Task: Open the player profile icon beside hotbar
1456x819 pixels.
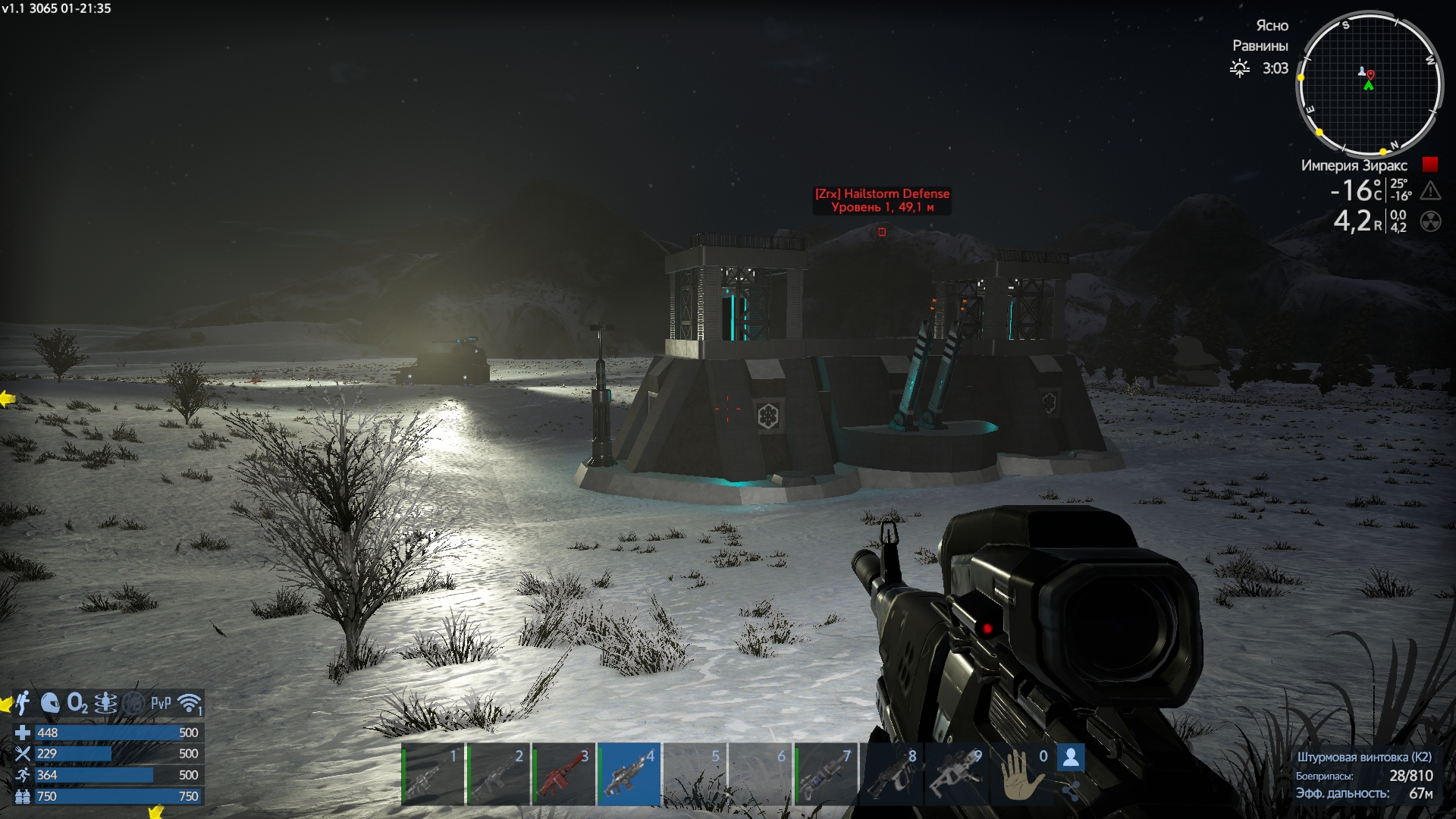Action: pos(1071,757)
